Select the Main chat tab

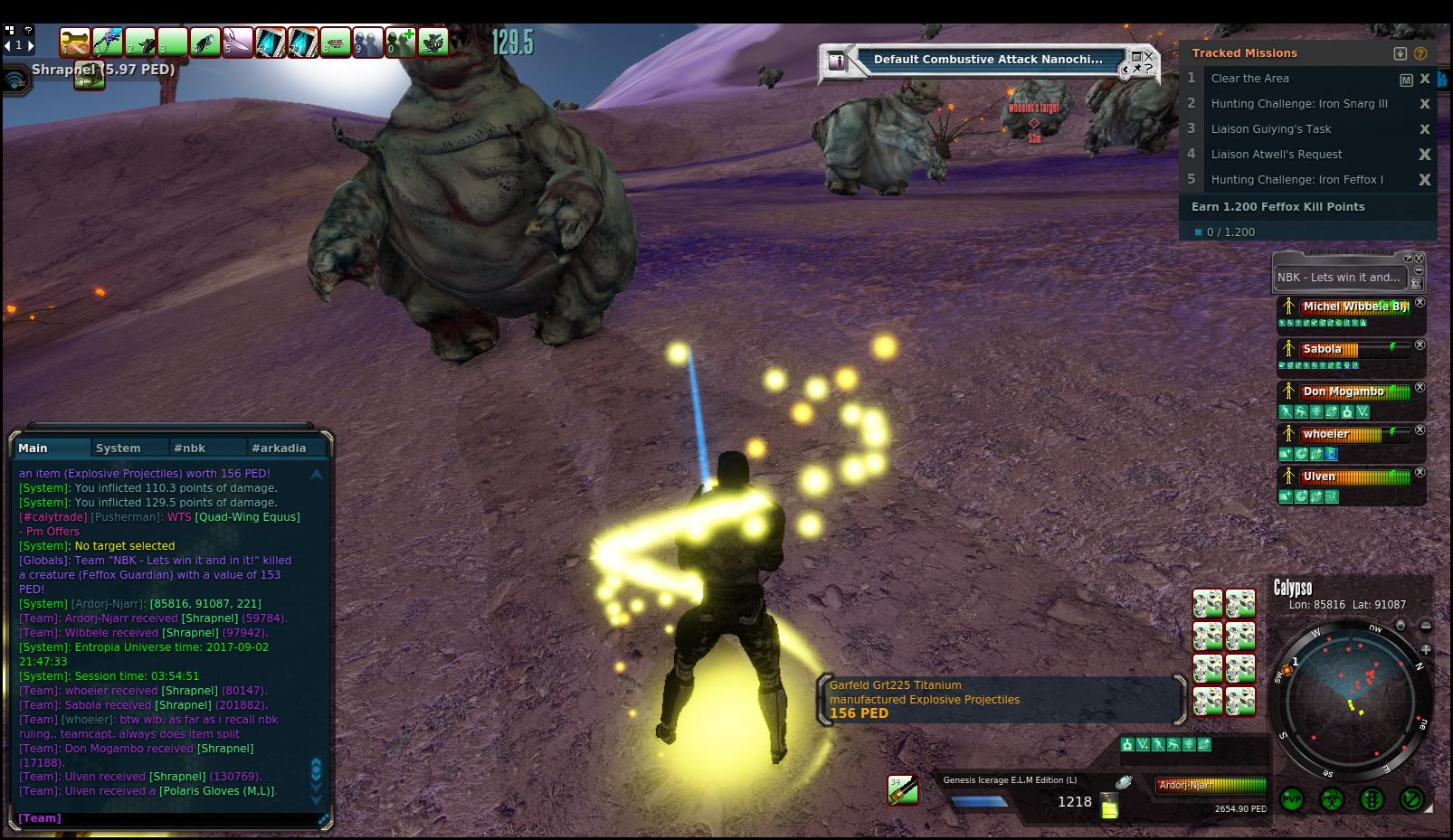point(33,448)
